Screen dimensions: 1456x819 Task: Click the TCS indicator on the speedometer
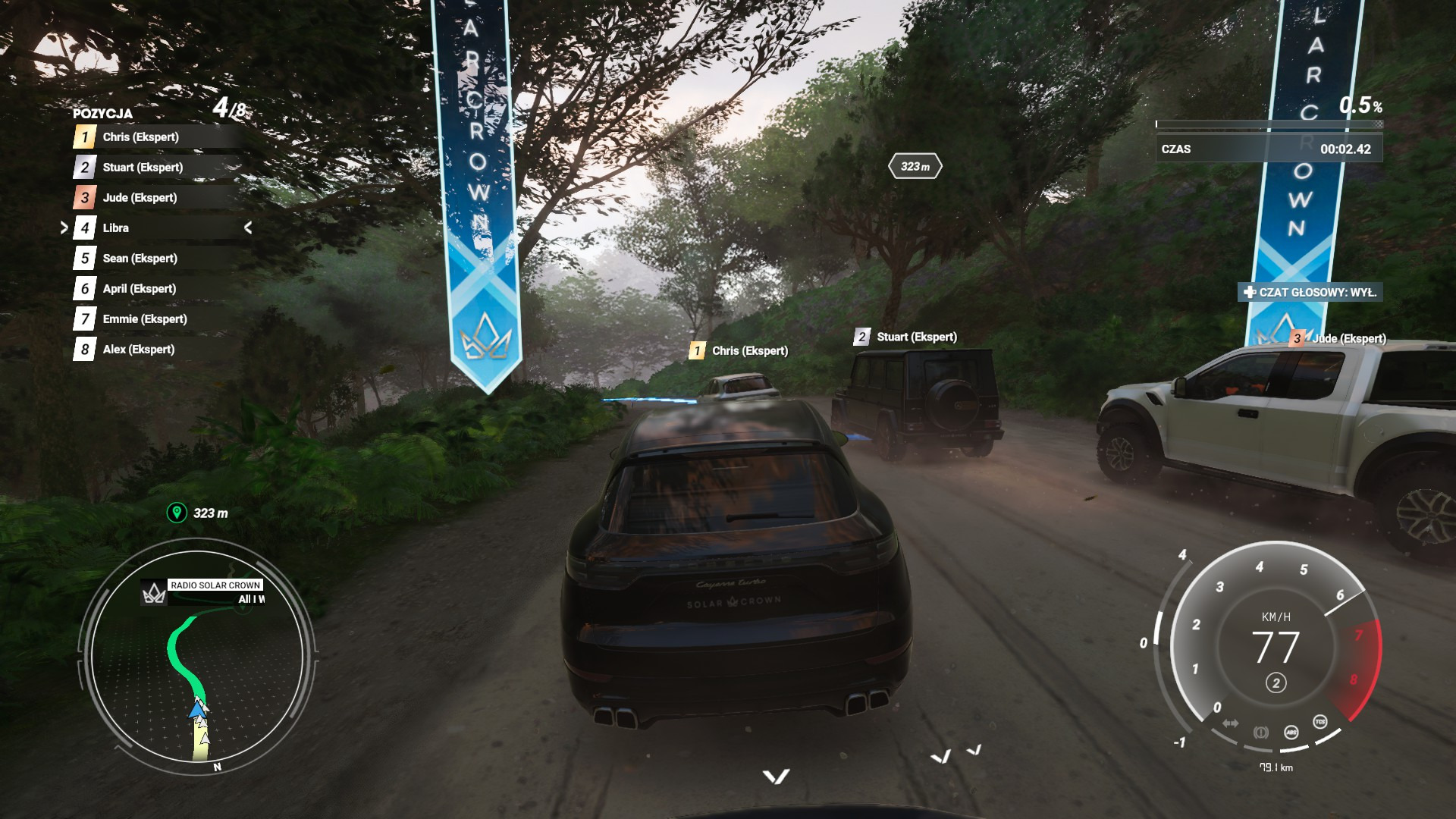pyautogui.click(x=1320, y=722)
